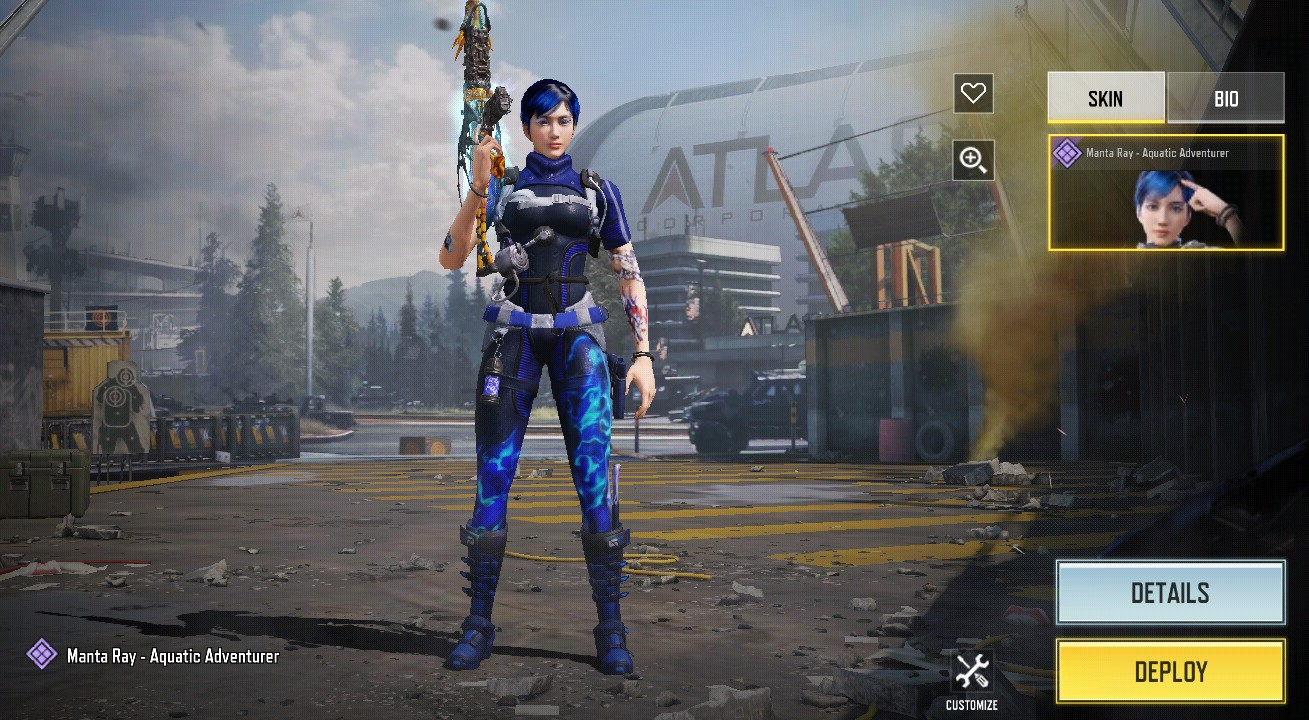Click the yellow DEPLOY button
Viewport: 1309px width, 720px height.
(x=1170, y=671)
